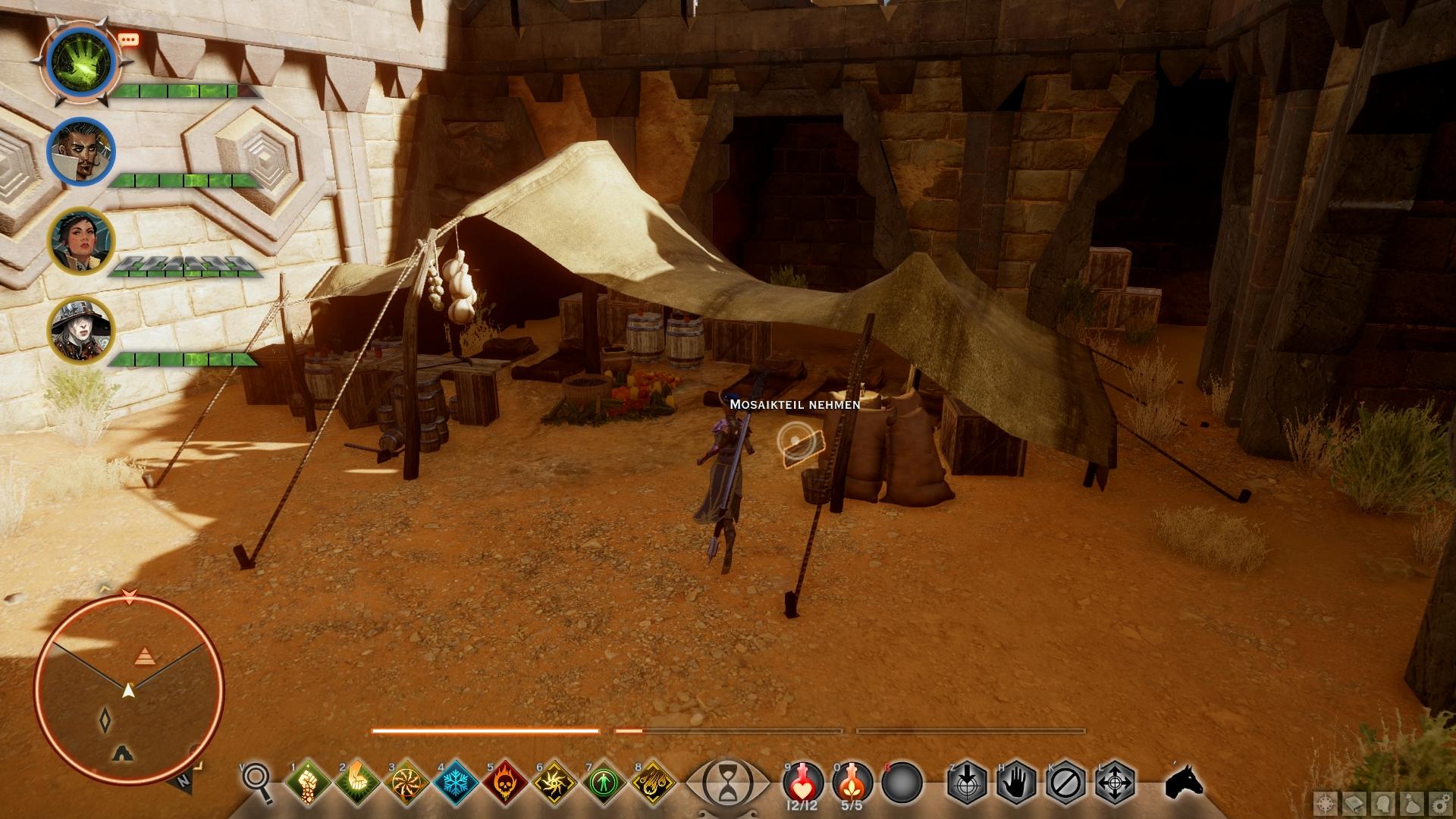Use the orange leaf potion
The image size is (1456, 819).
852,781
